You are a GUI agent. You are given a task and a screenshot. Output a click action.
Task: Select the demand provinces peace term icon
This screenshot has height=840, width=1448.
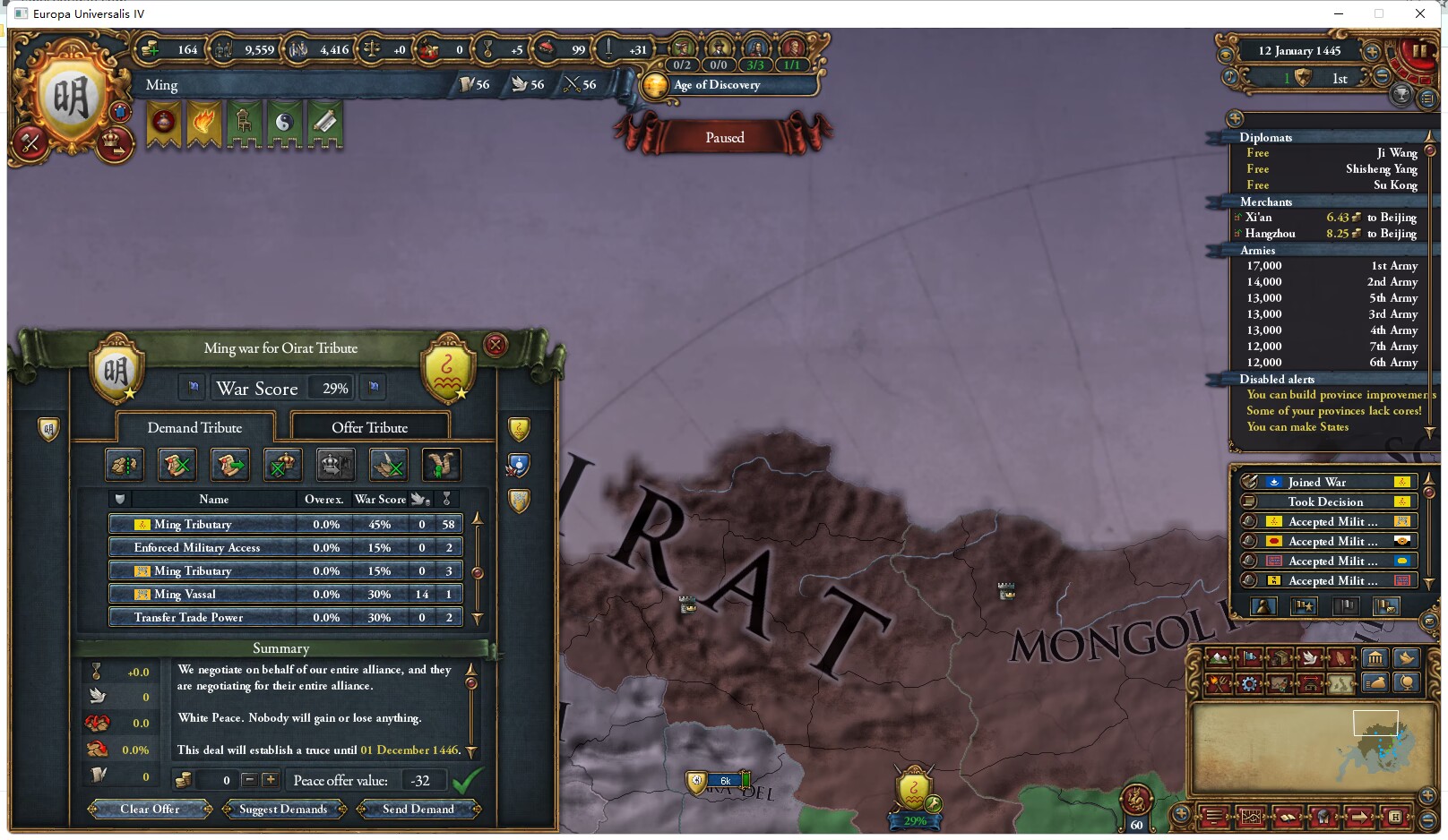point(125,464)
